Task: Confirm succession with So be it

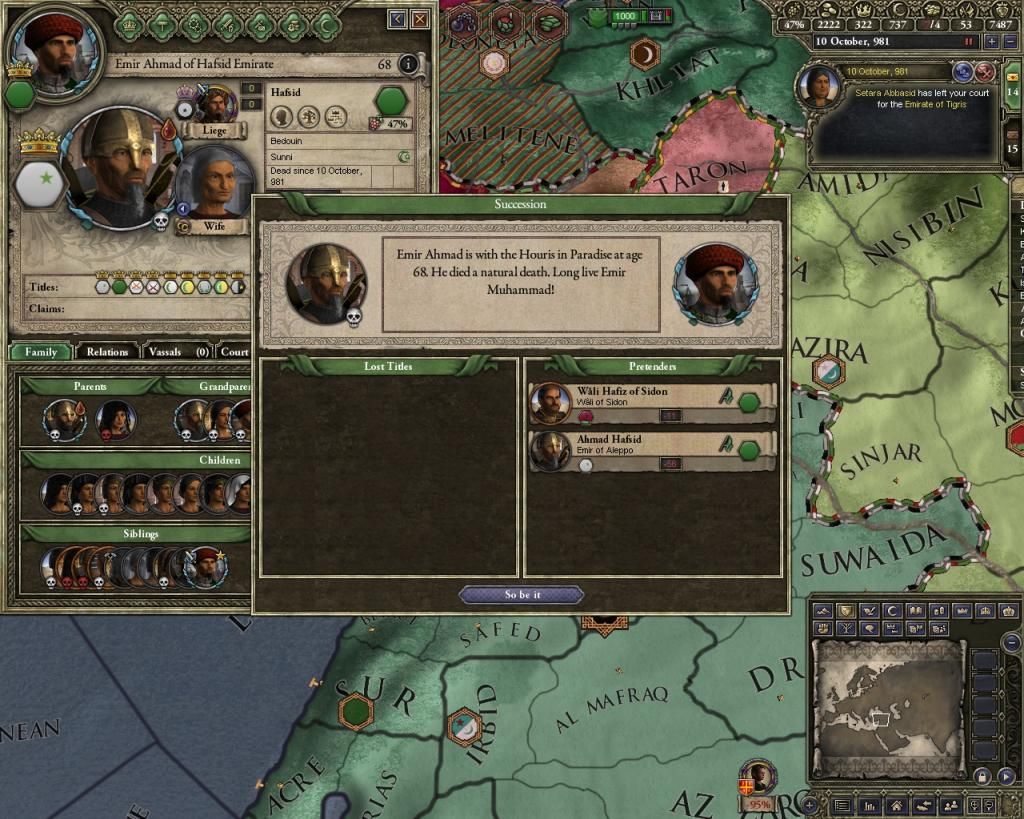Action: (521, 595)
